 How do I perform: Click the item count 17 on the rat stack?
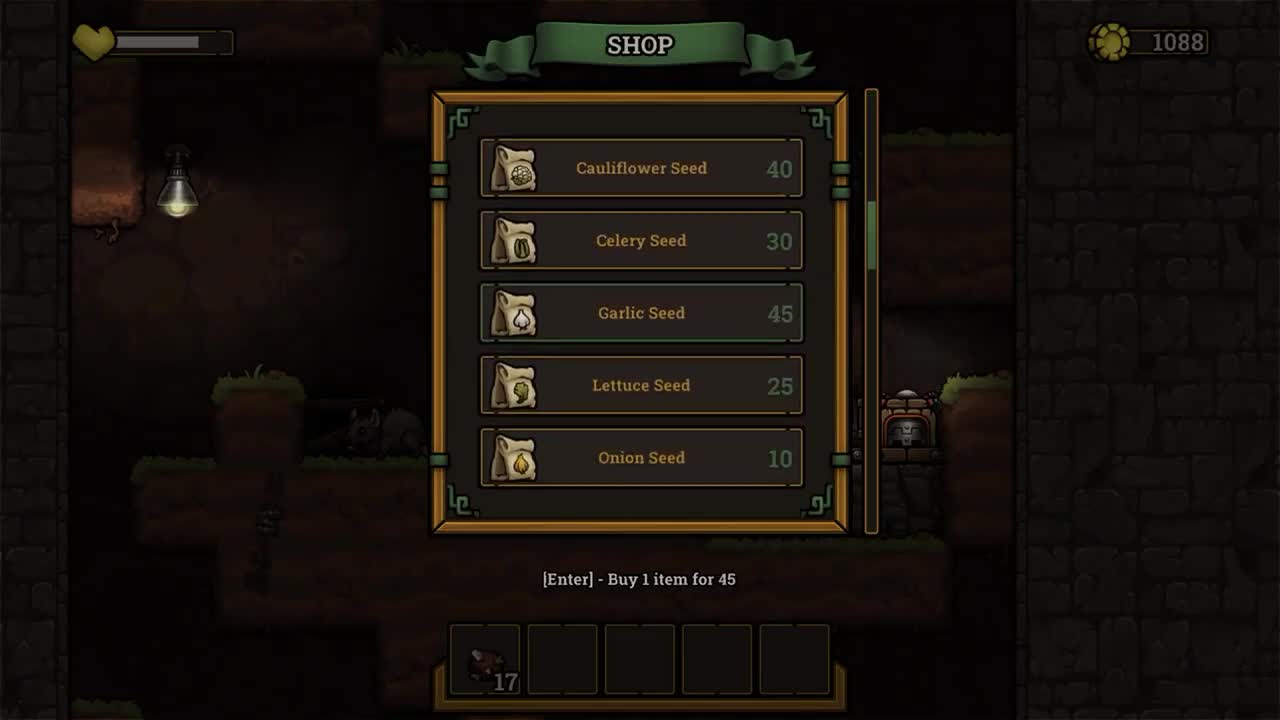505,684
